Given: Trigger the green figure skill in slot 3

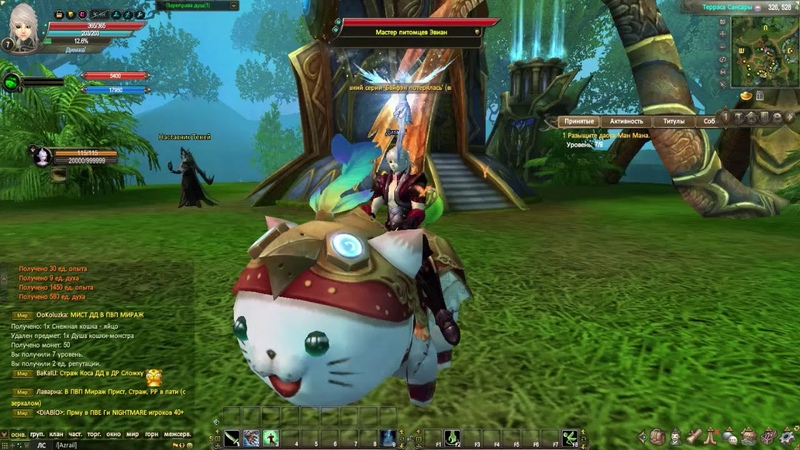Looking at the screenshot, I should tap(270, 437).
